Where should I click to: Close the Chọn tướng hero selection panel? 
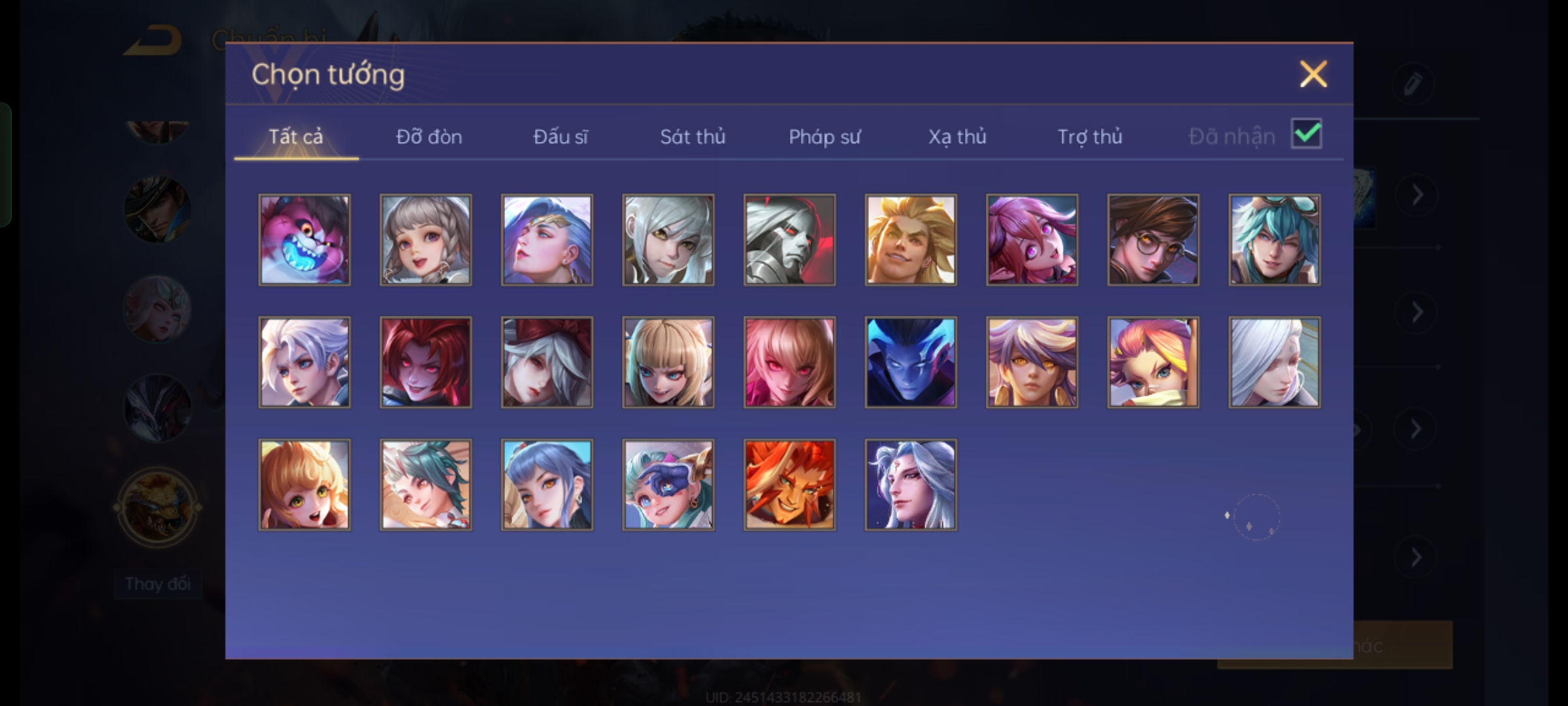pyautogui.click(x=1313, y=74)
